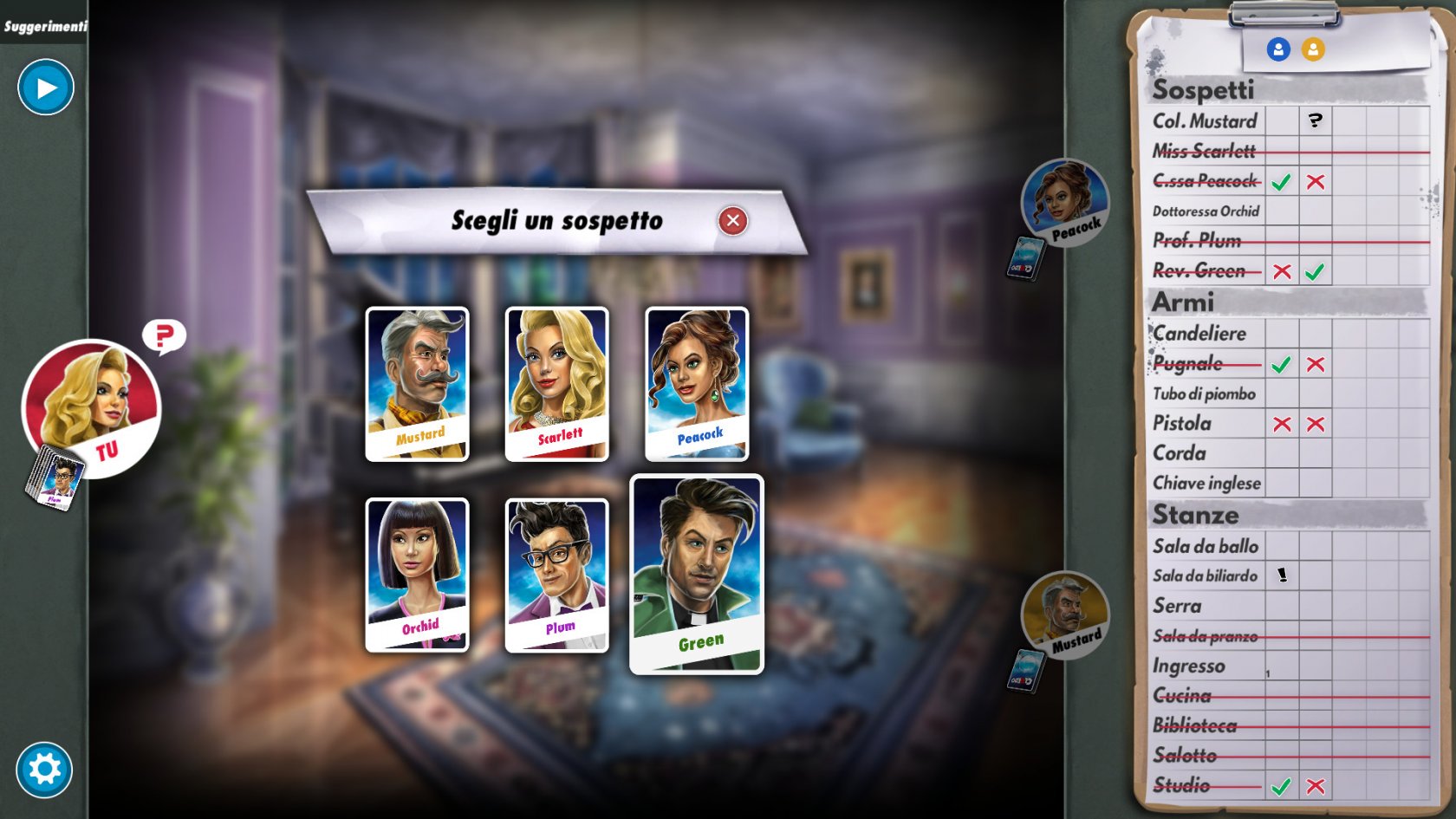Select the Scarlett suspect card
1456x819 pixels.
(x=556, y=383)
